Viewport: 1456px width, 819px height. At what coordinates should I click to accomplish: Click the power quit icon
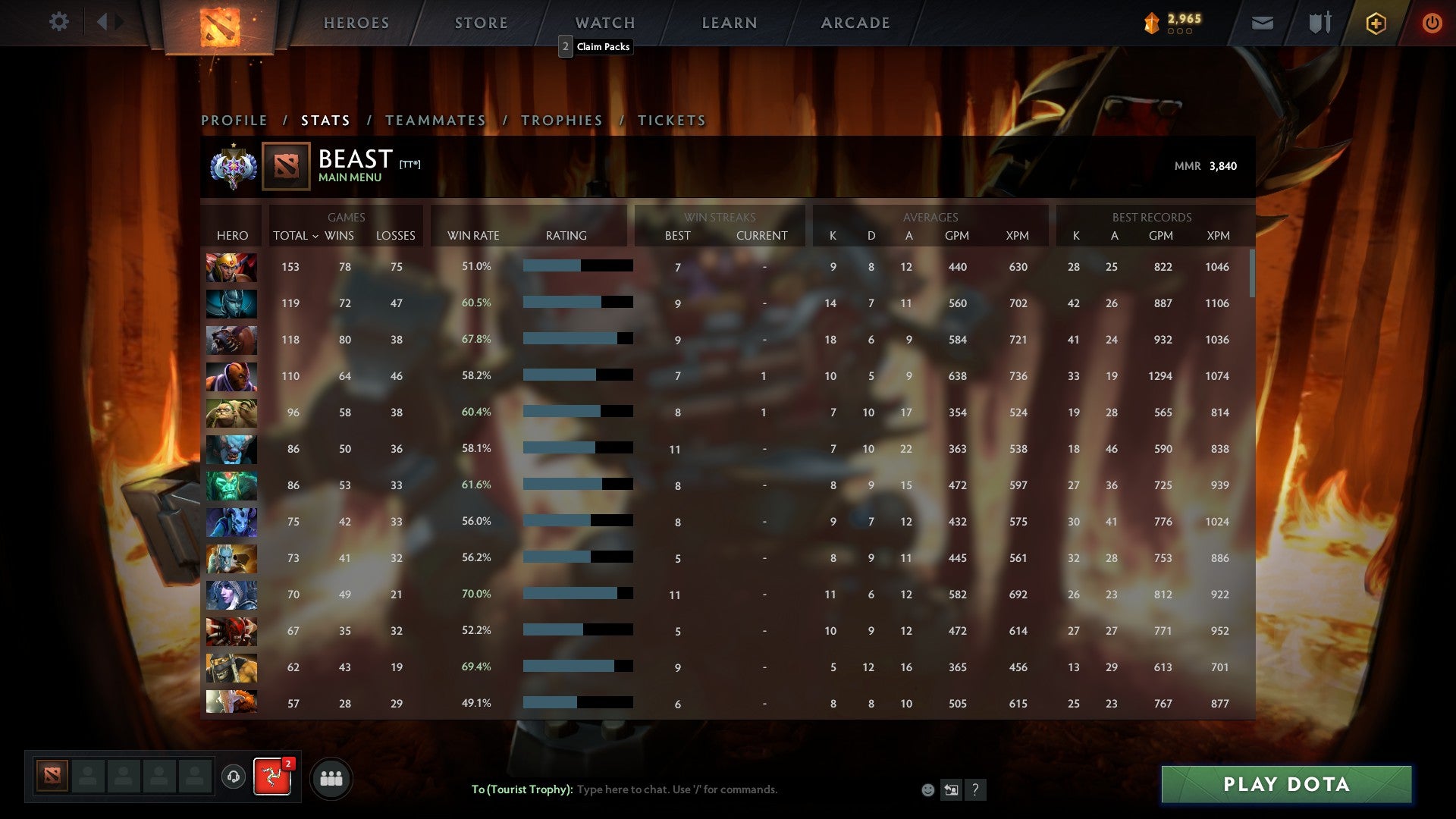[1432, 23]
